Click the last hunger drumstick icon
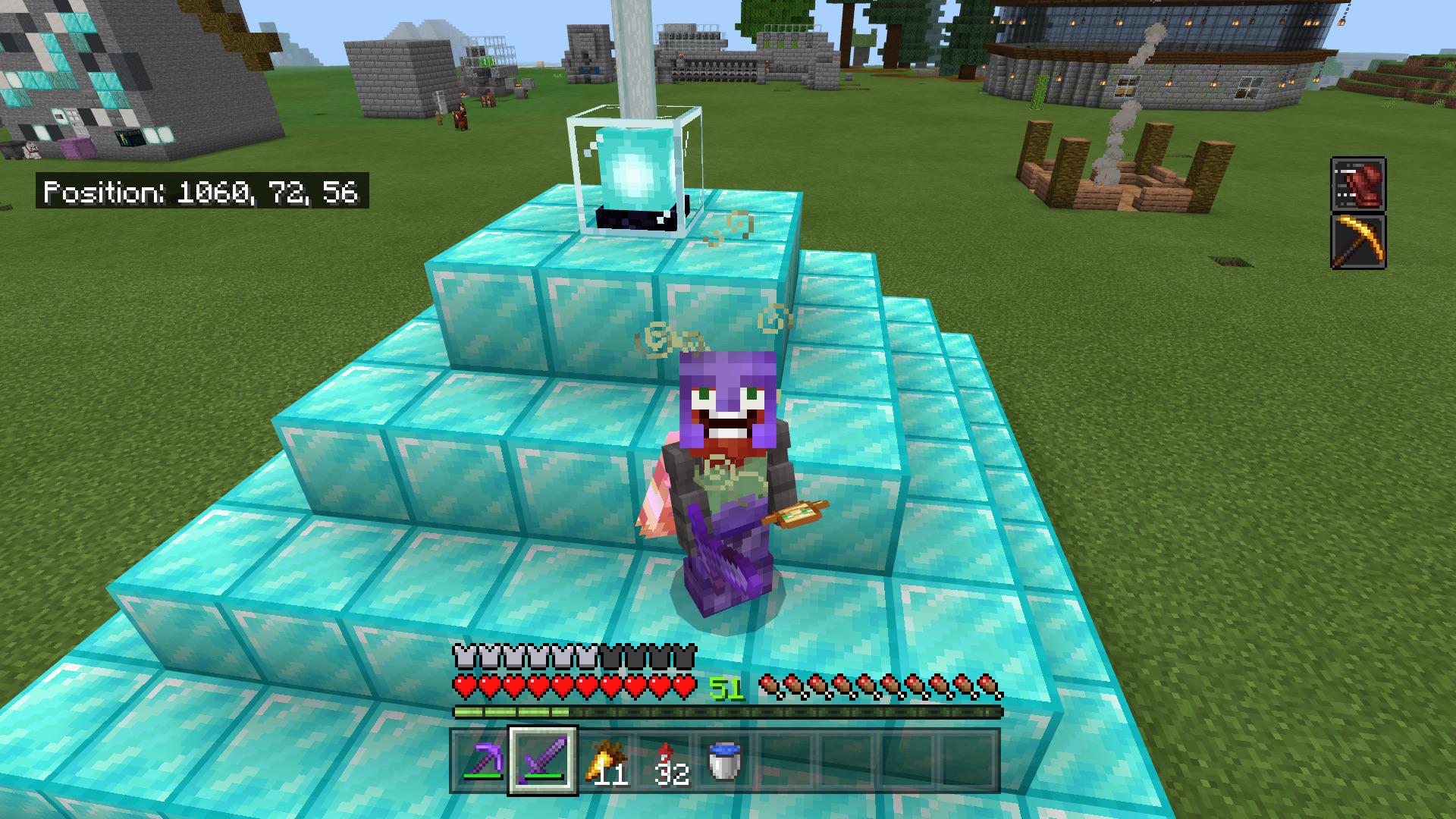1456x819 pixels. (990, 683)
